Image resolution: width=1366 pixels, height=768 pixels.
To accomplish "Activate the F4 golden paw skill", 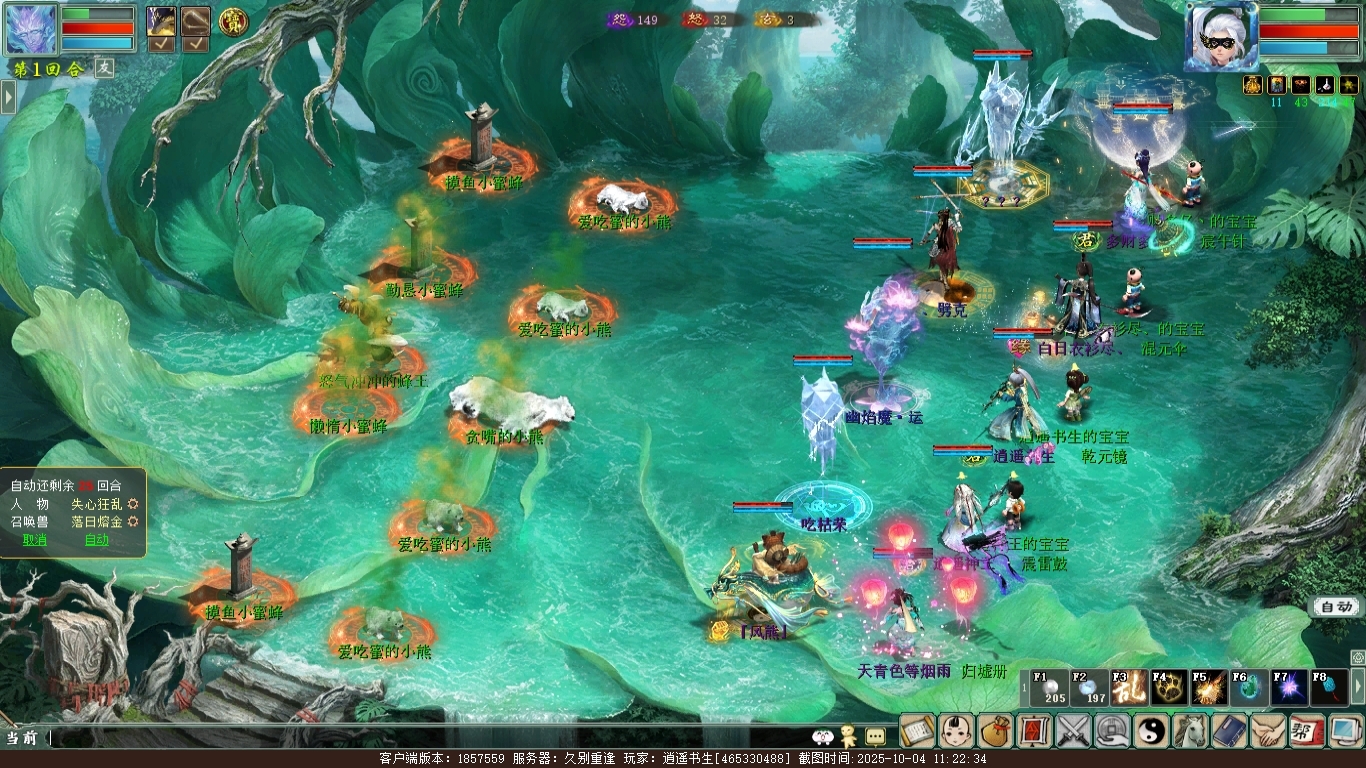I will tap(1168, 688).
